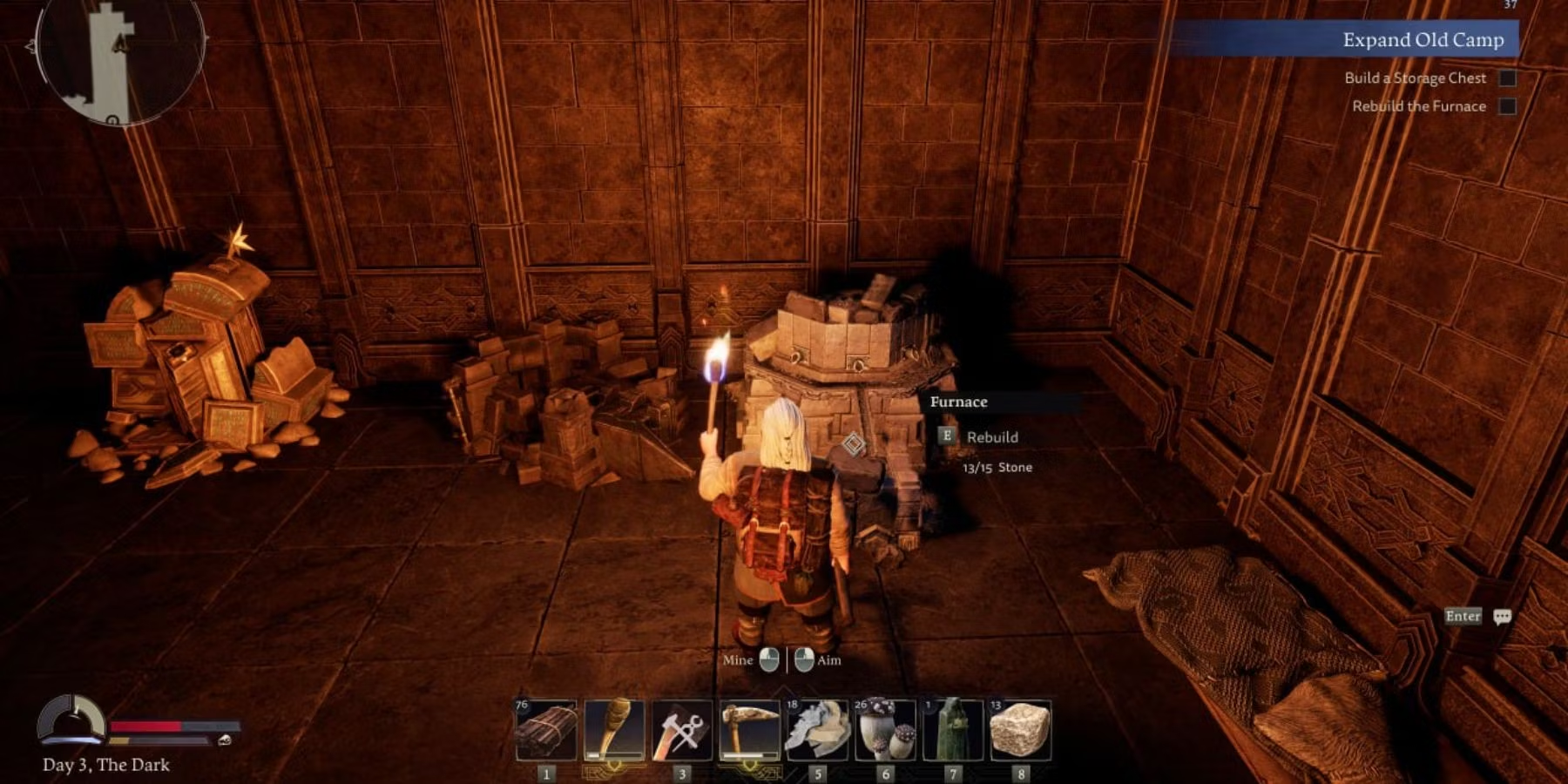Choose the green statuette hotbar slot

953,730
